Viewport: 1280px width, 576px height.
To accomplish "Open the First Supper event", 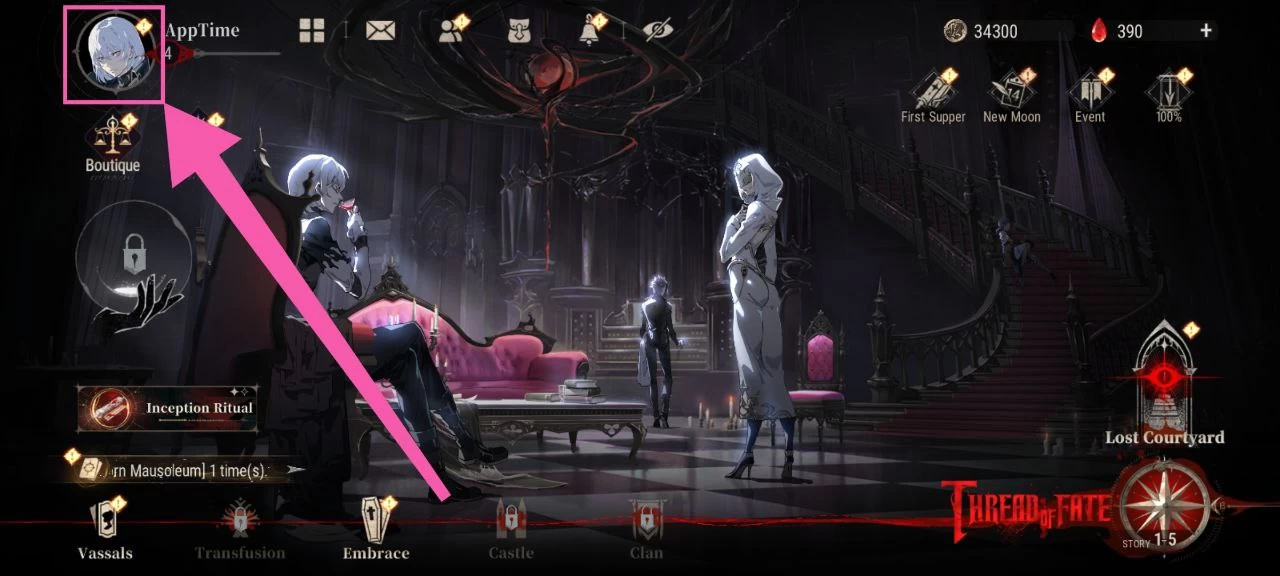I will coord(933,96).
